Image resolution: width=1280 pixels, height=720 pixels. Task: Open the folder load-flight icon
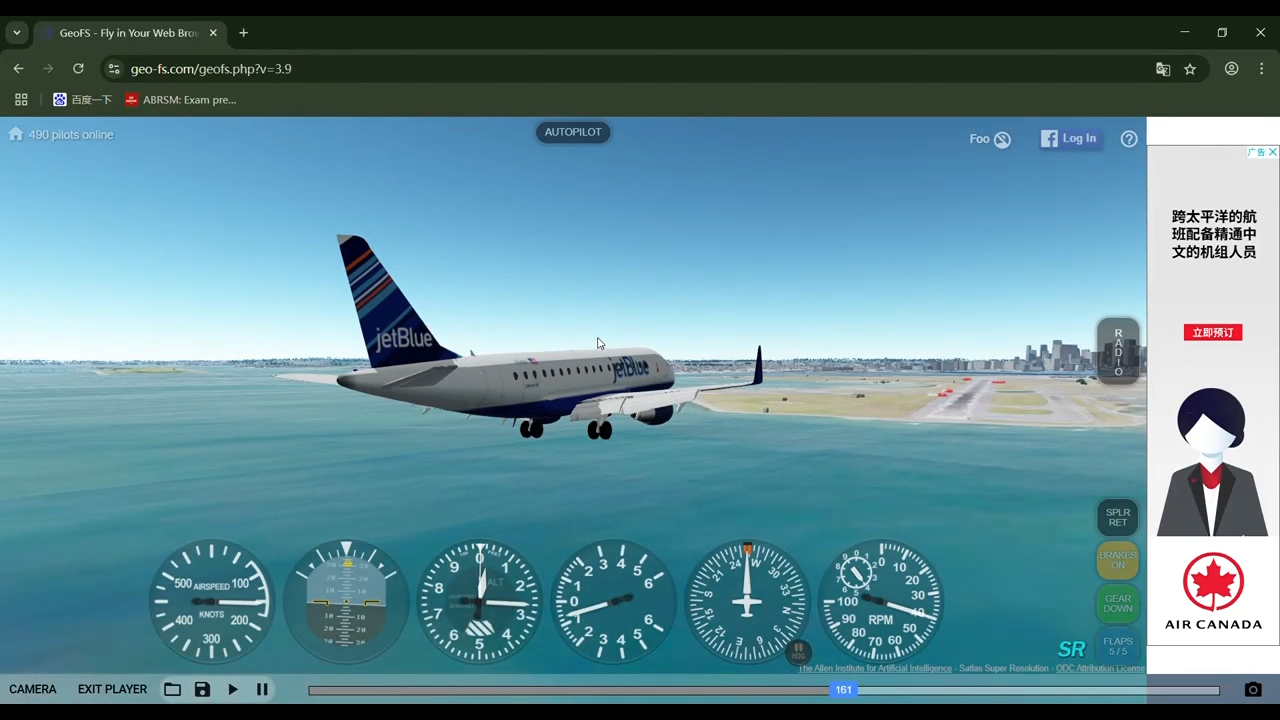tap(172, 689)
